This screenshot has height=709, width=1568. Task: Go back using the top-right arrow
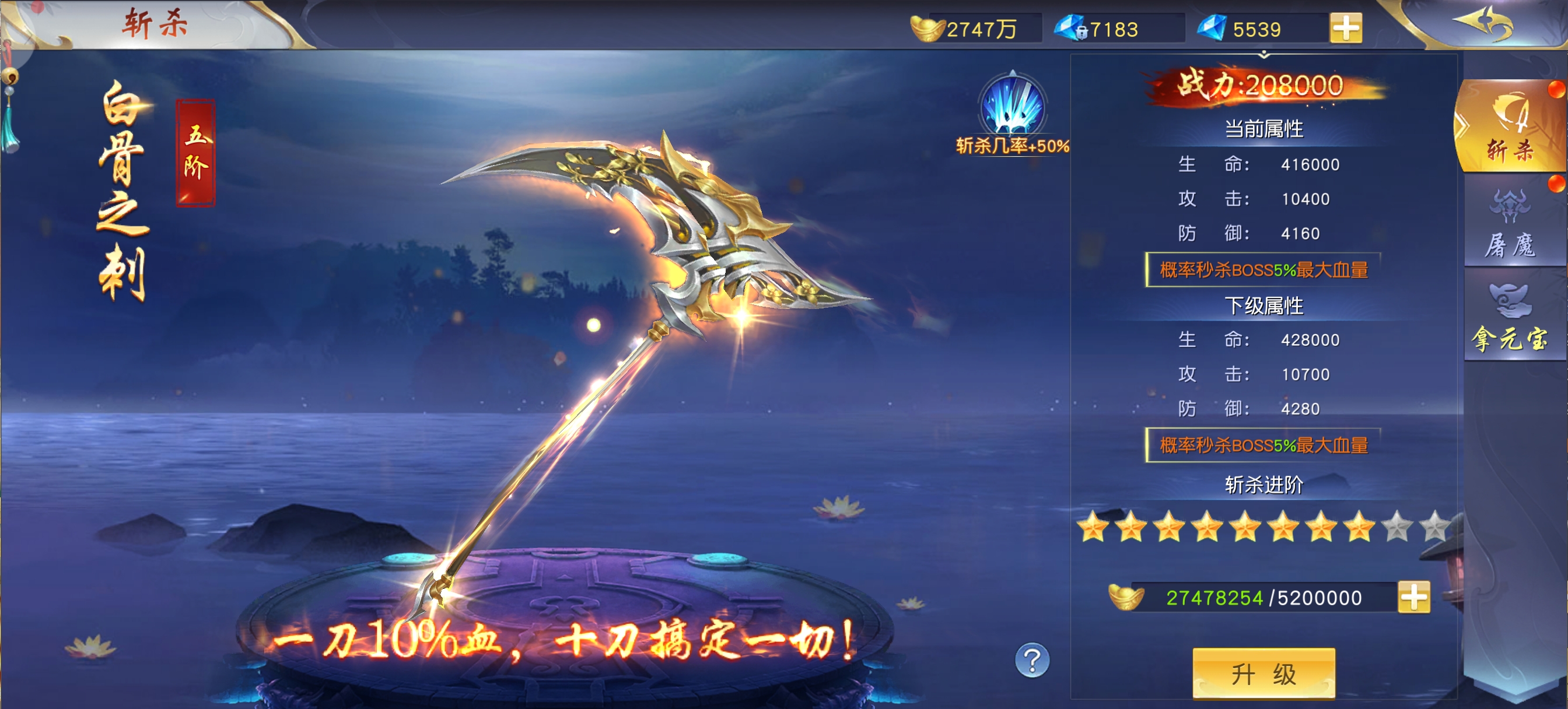pyautogui.click(x=1483, y=25)
